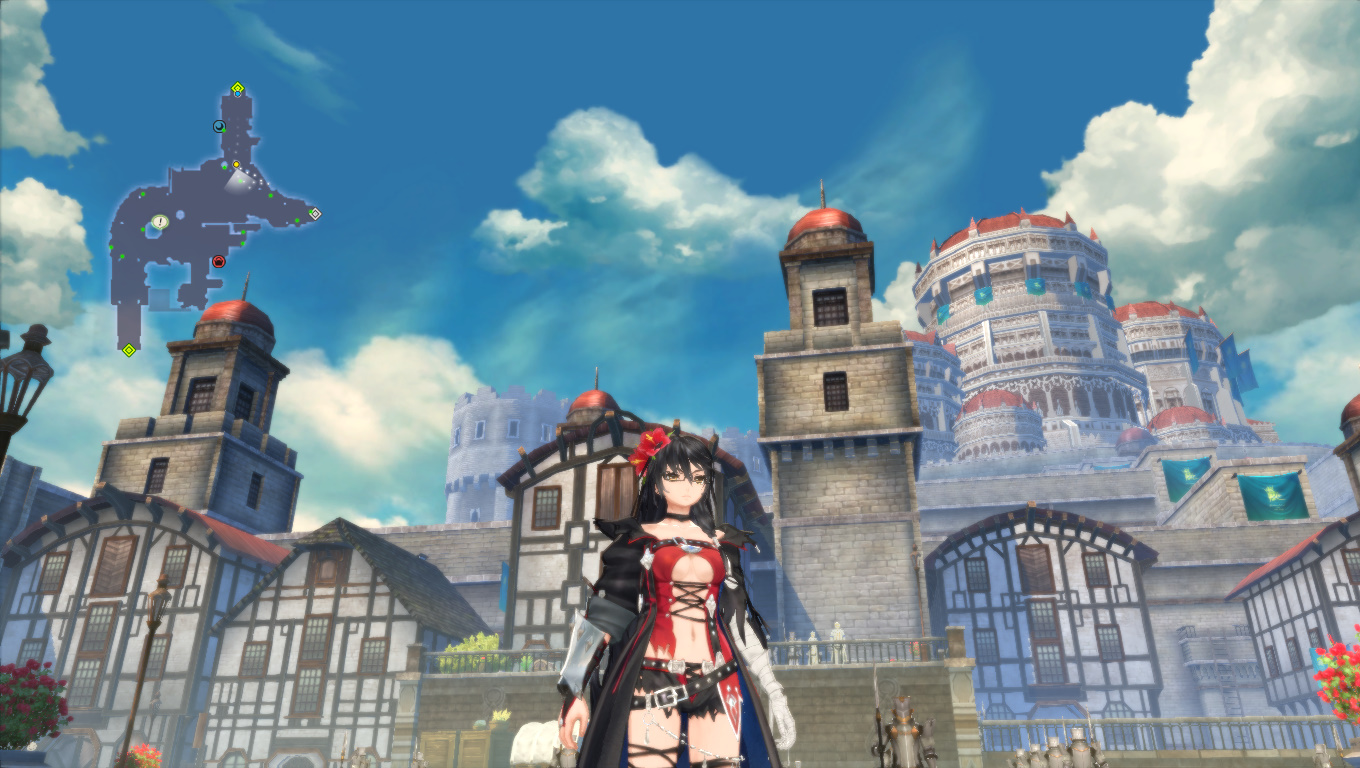This screenshot has width=1360, height=768.
Task: Click the blue dot inside the top exit marker
Action: (x=238, y=95)
